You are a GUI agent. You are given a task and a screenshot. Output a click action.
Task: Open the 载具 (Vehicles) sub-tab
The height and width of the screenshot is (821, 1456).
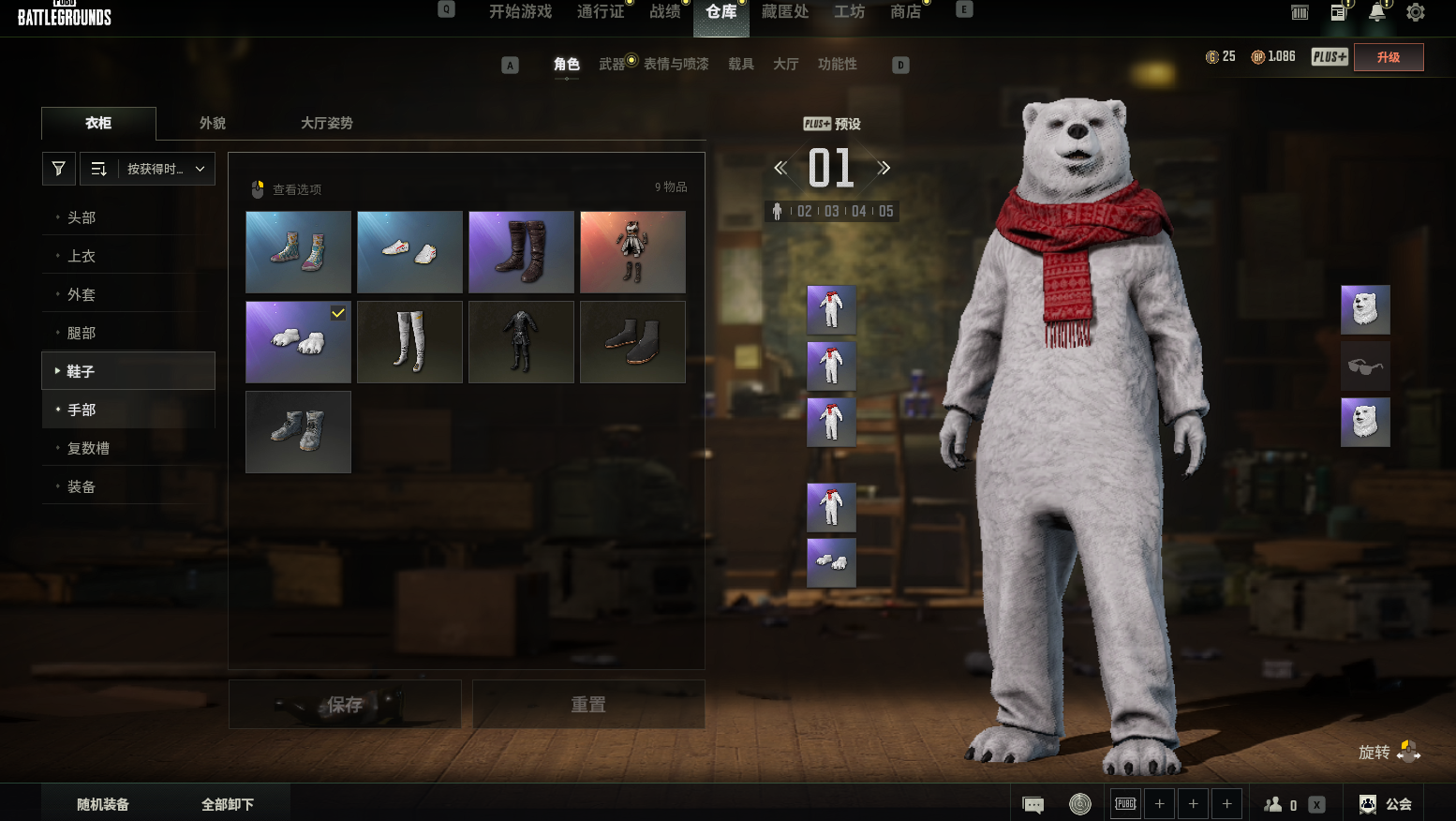pyautogui.click(x=741, y=64)
